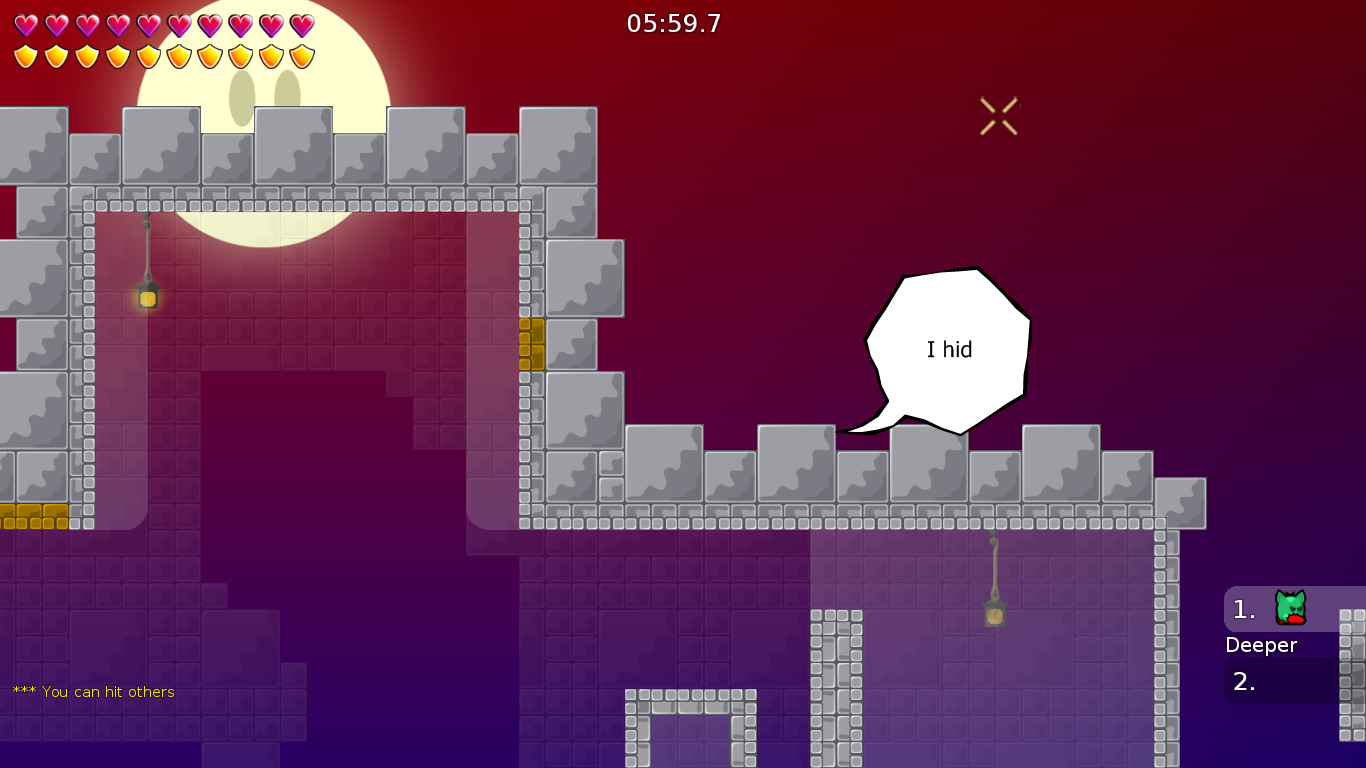Click the crosshair aiming reticle
The height and width of the screenshot is (768, 1366).
pyautogui.click(x=998, y=113)
